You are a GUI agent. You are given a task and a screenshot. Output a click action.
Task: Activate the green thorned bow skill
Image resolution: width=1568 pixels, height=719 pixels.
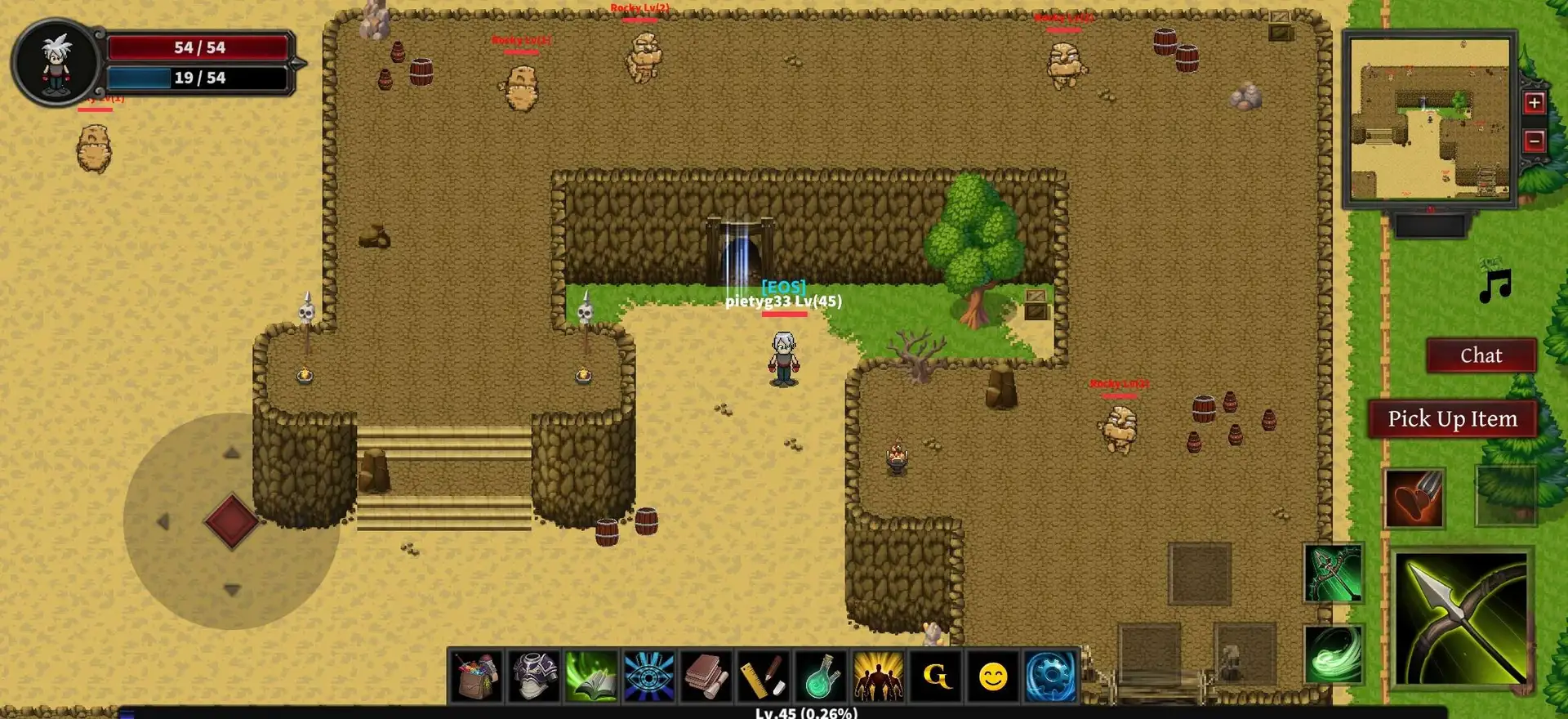click(1333, 573)
